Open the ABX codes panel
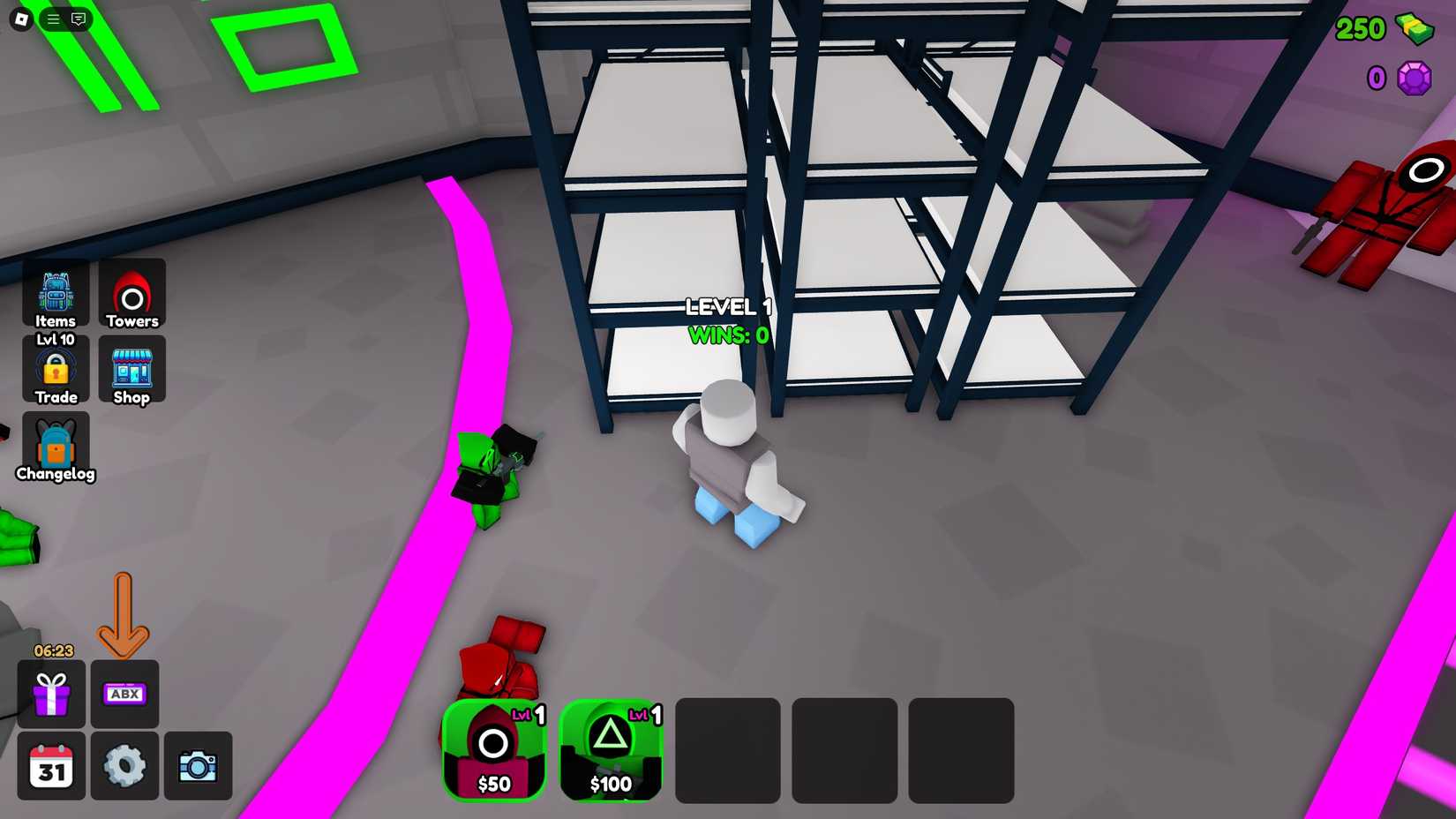This screenshot has width=1456, height=819. tap(124, 695)
